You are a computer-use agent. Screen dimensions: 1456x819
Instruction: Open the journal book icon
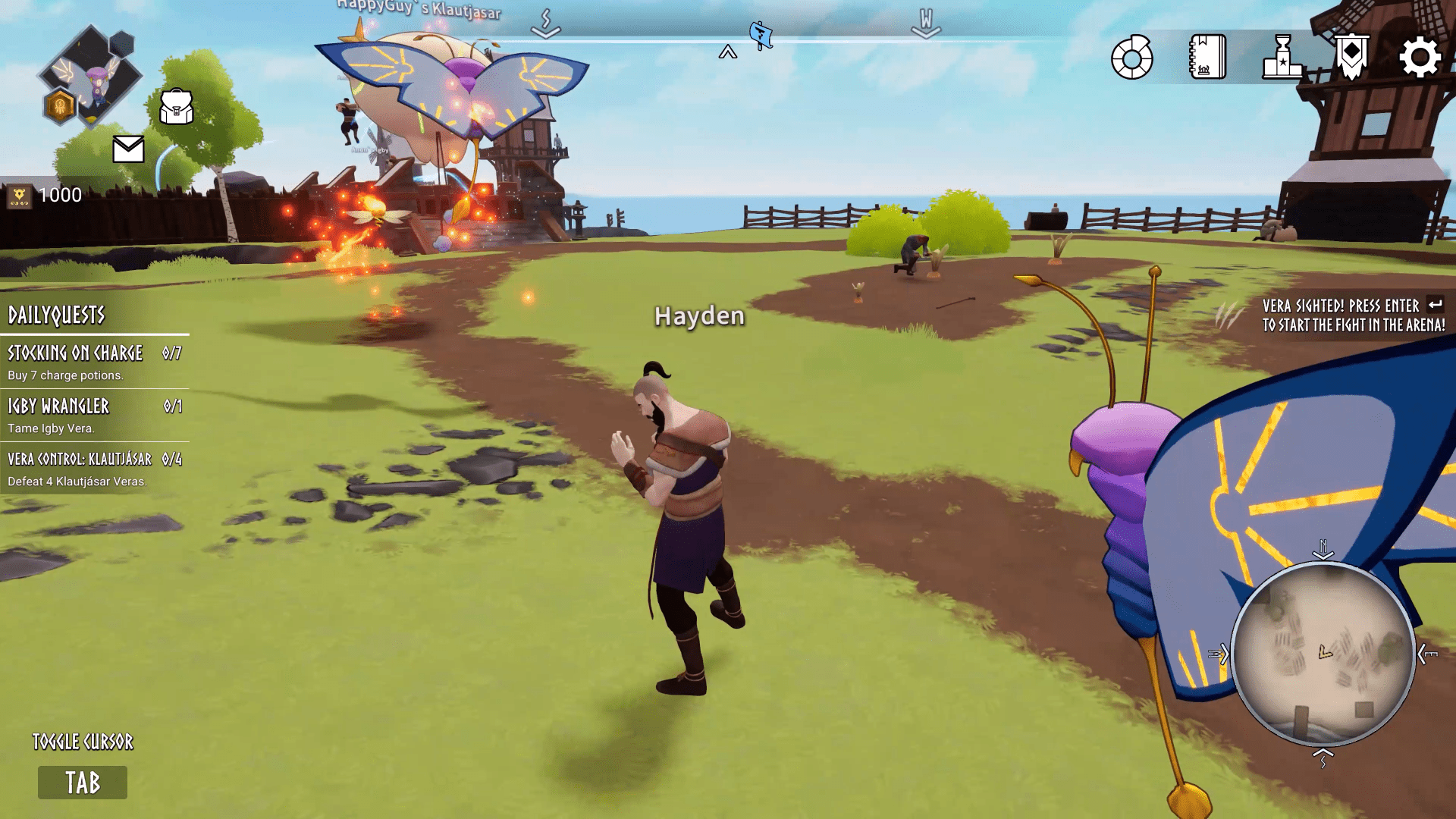(1207, 58)
